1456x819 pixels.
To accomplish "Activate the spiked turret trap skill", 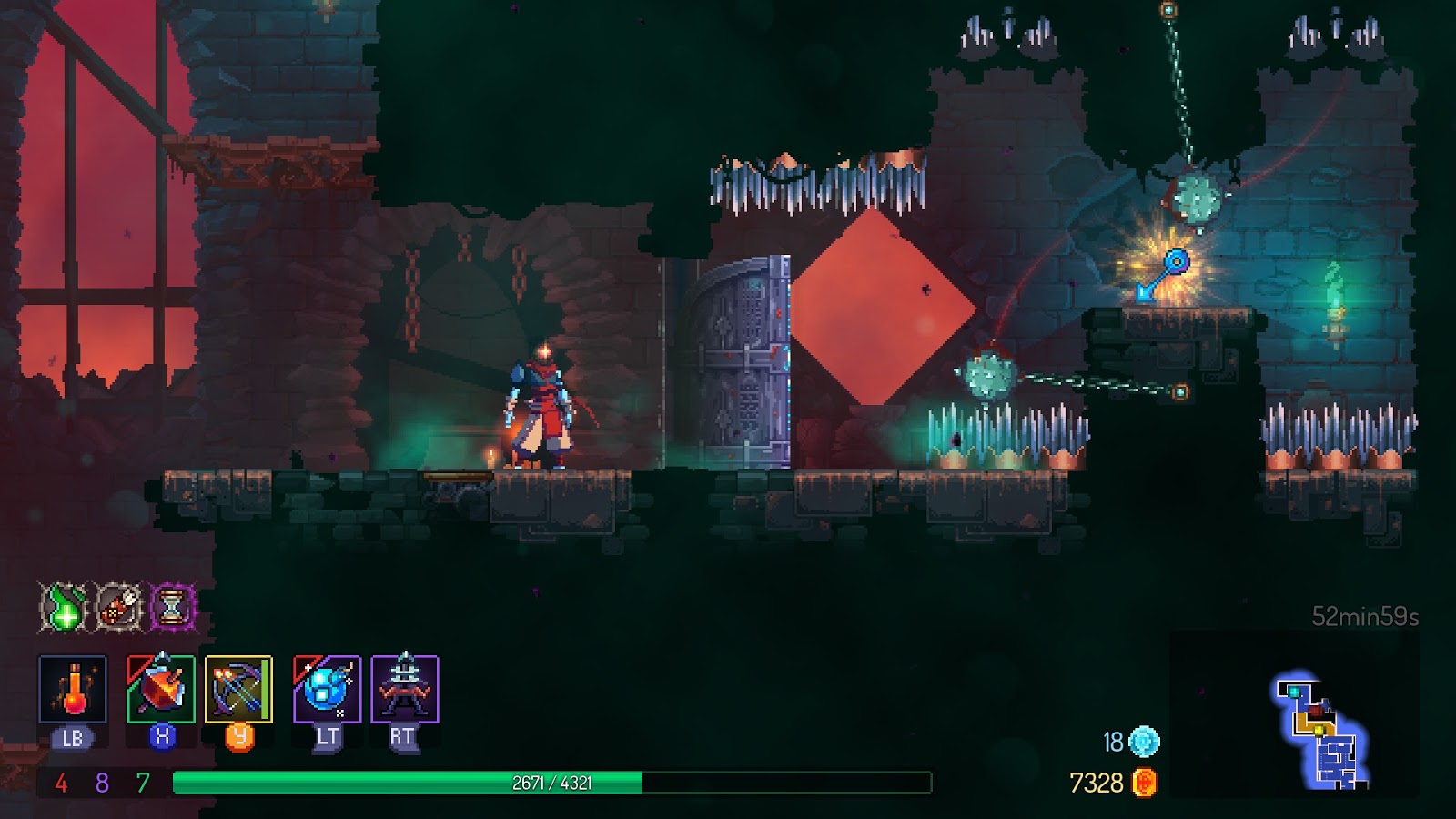I will [x=405, y=689].
